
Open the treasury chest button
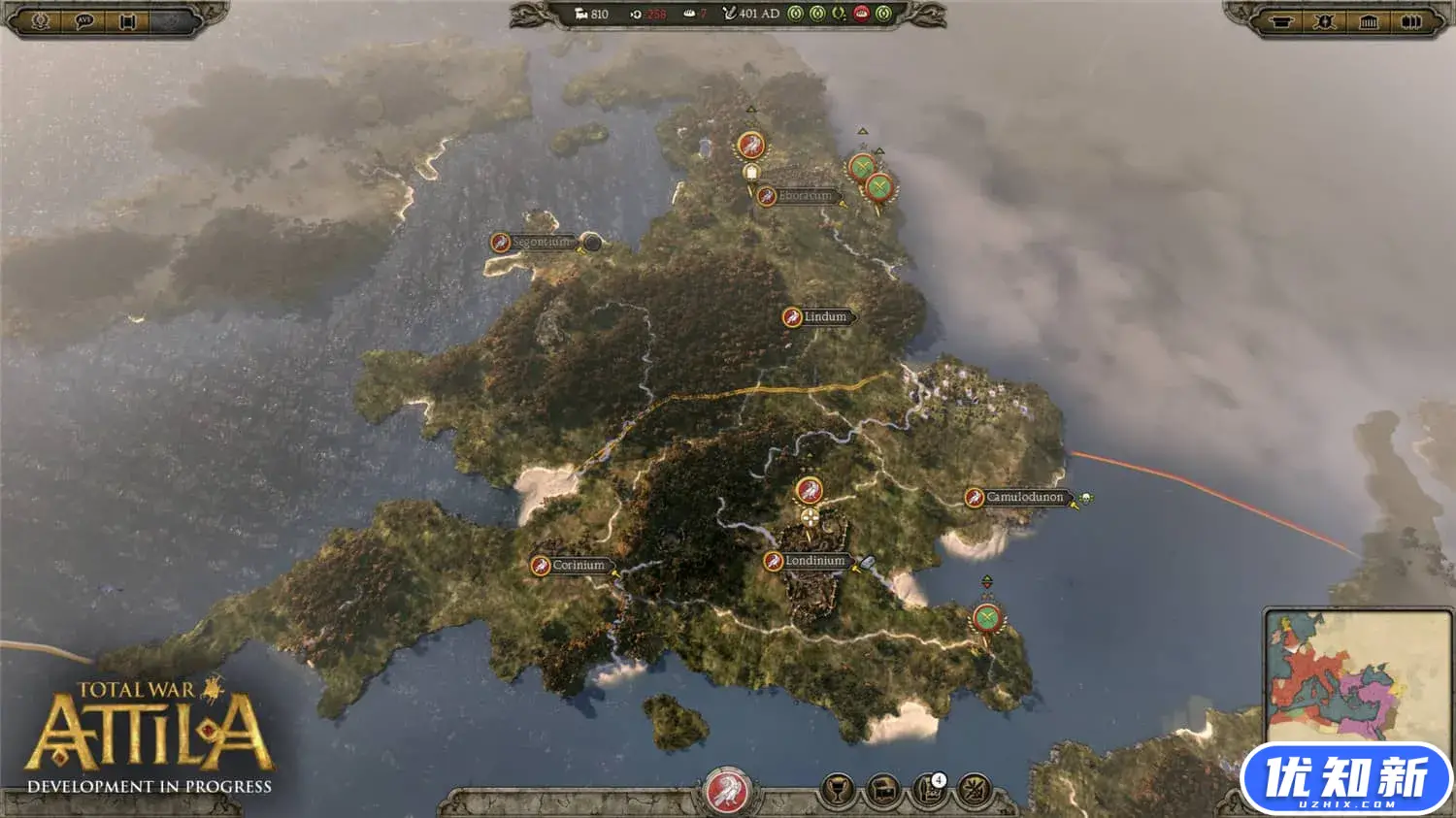click(x=882, y=791)
